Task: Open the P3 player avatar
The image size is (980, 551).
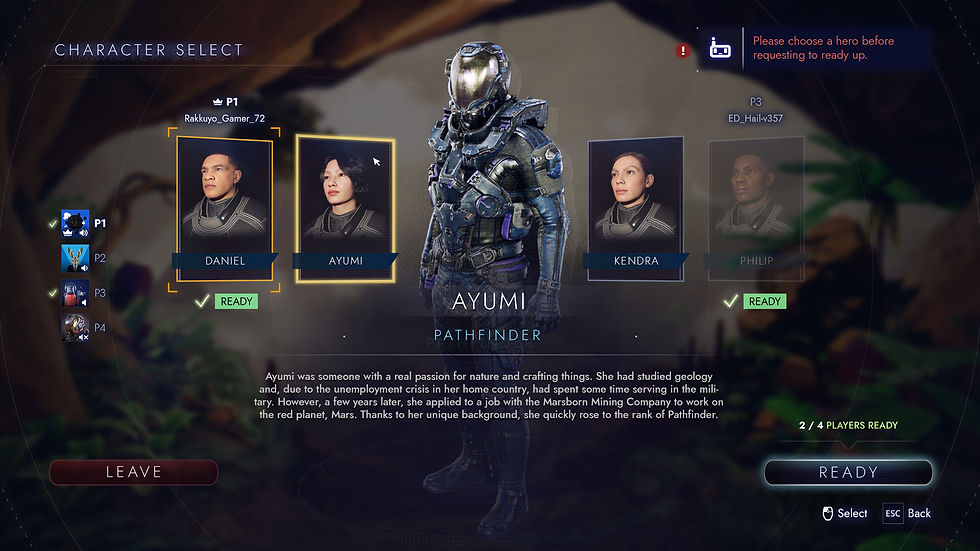Action: click(x=75, y=293)
